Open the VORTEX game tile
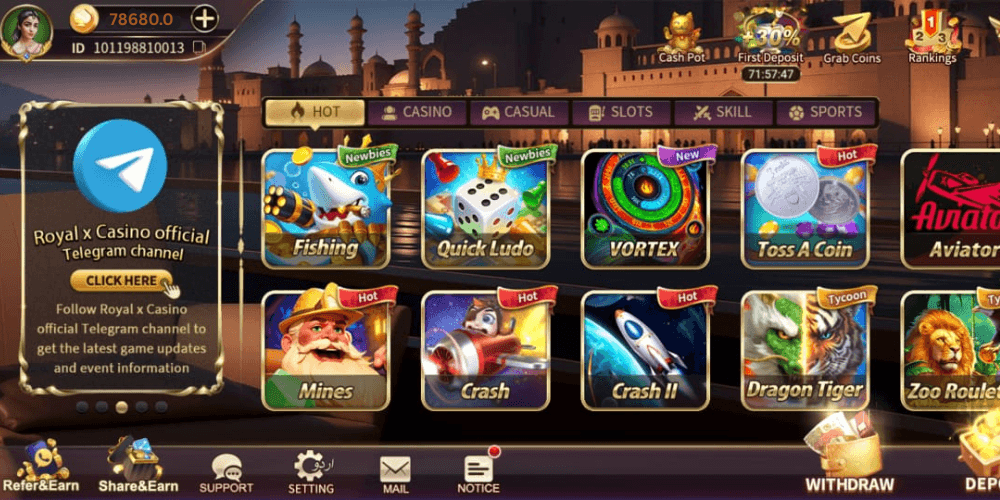The width and height of the screenshot is (1000, 500). [x=645, y=208]
